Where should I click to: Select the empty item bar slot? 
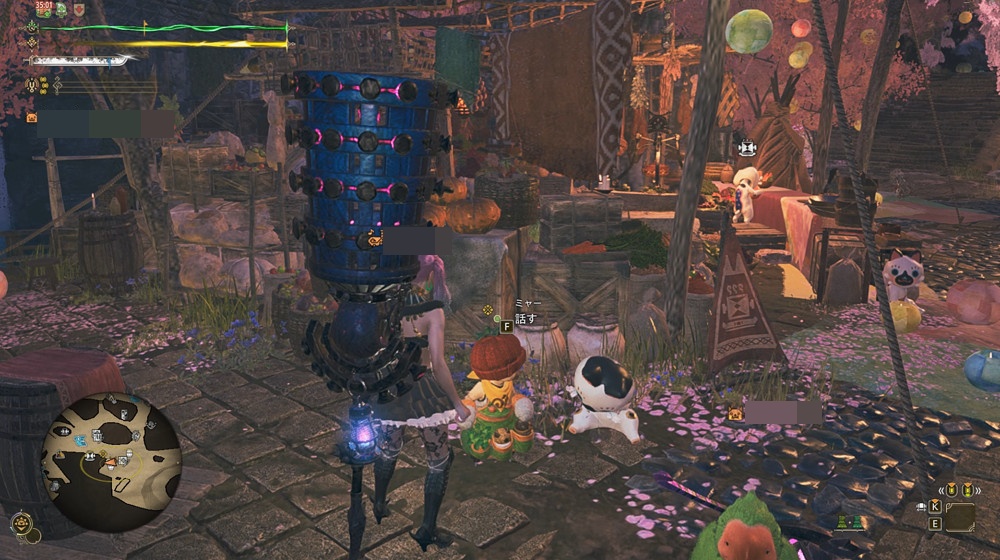point(959,517)
